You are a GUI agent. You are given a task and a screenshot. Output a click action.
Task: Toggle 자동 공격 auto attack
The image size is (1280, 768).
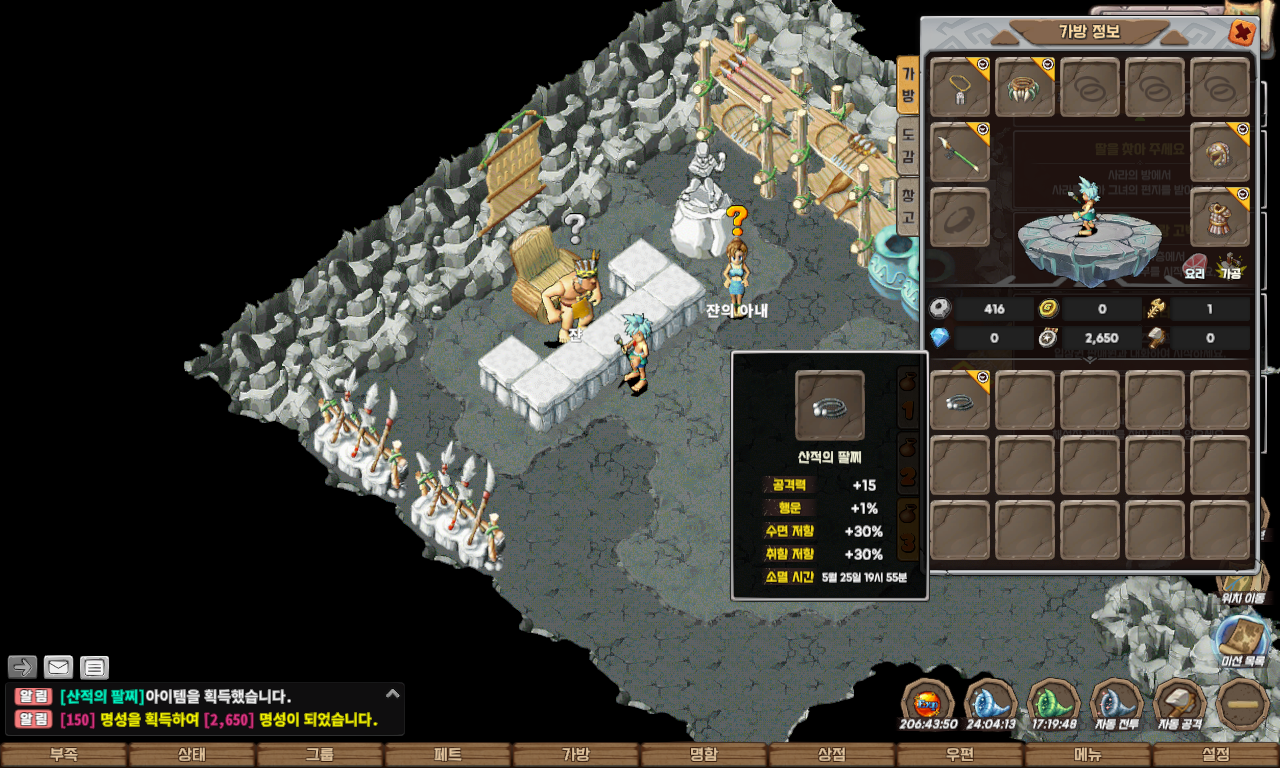[x=1180, y=704]
